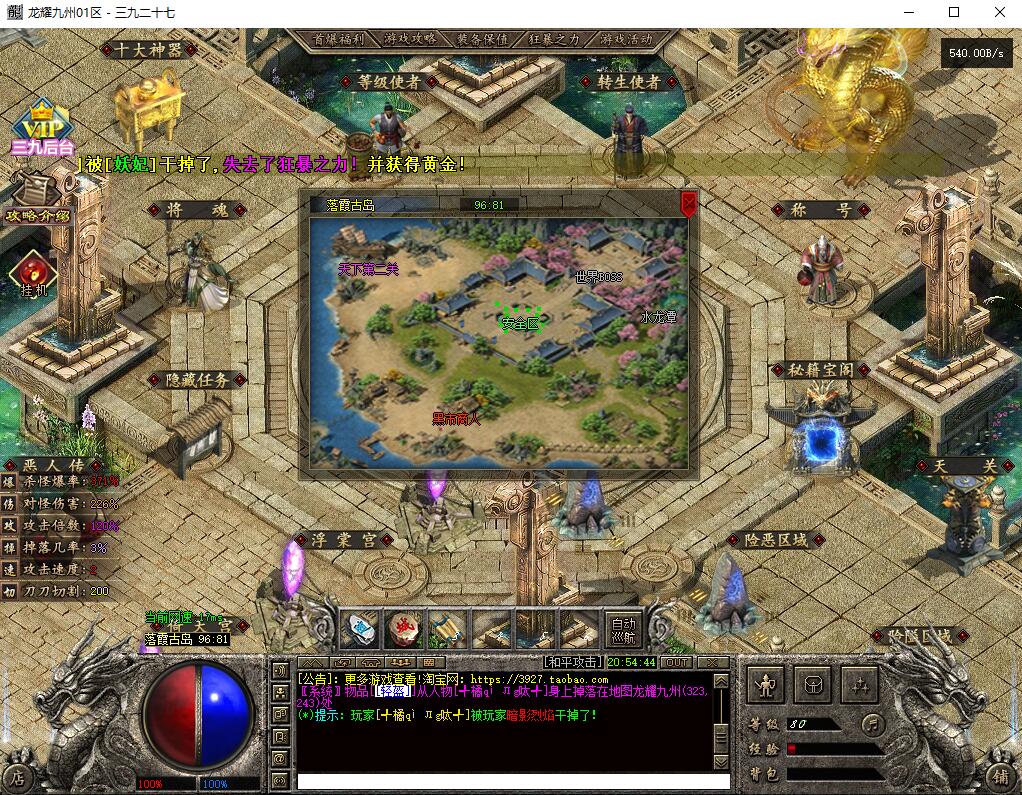Click the chat text input field

(505, 780)
